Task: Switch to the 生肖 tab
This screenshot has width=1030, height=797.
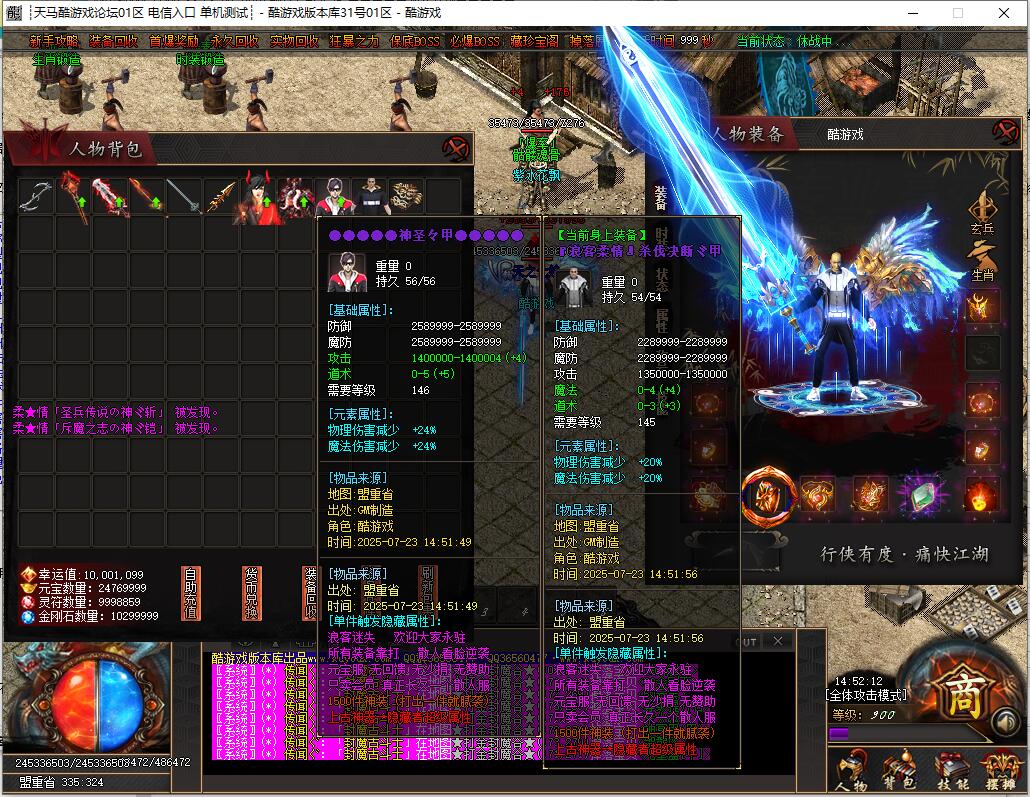Action: pos(982,262)
